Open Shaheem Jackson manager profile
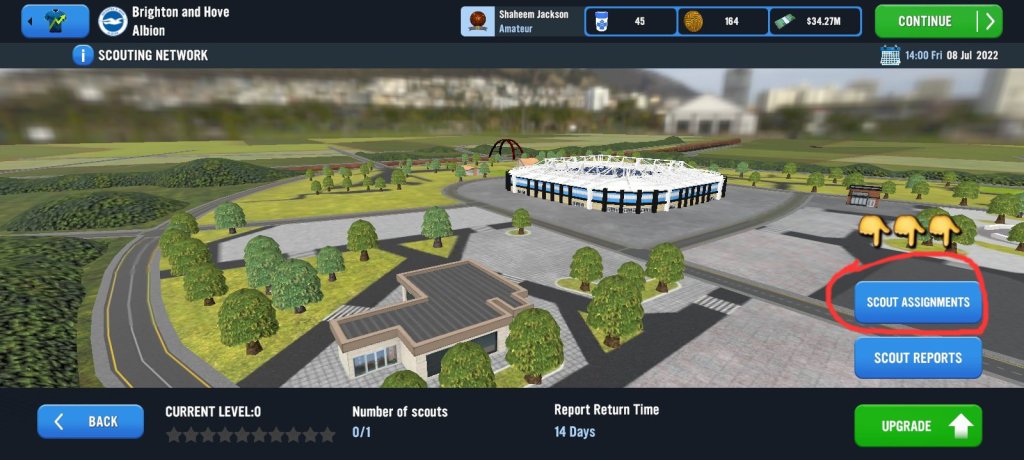 (520, 21)
